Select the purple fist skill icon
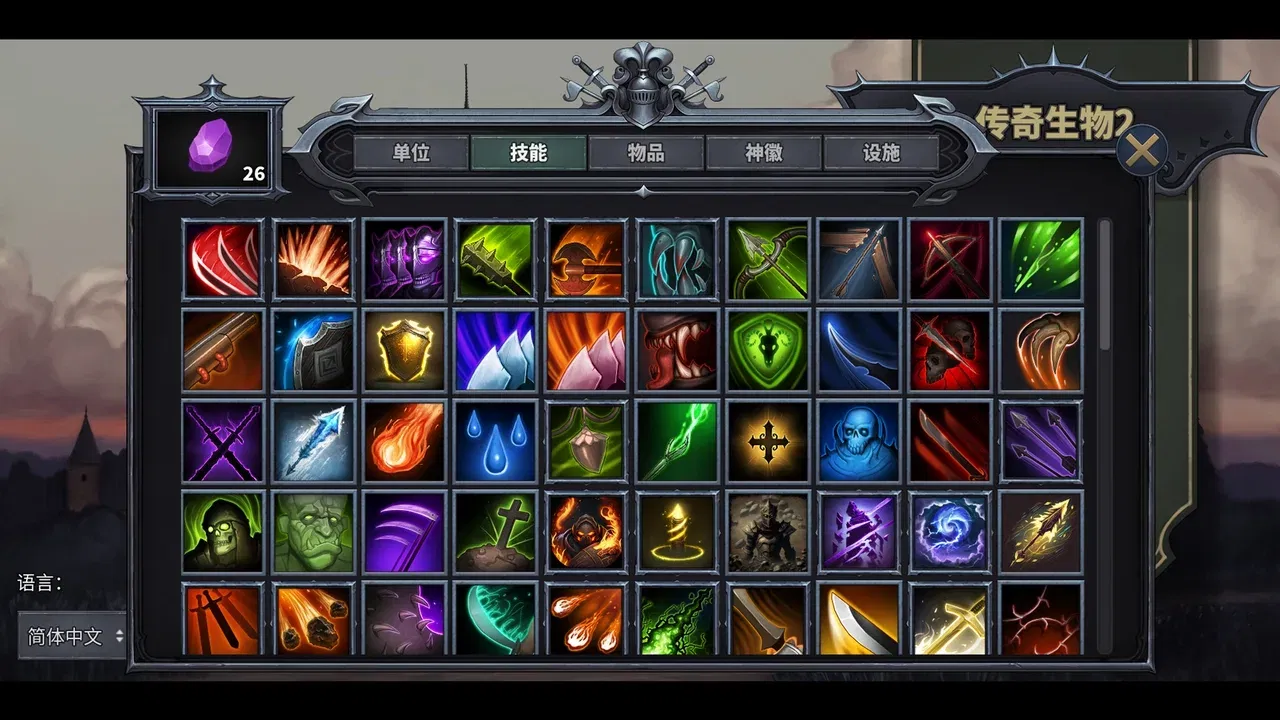 404,260
